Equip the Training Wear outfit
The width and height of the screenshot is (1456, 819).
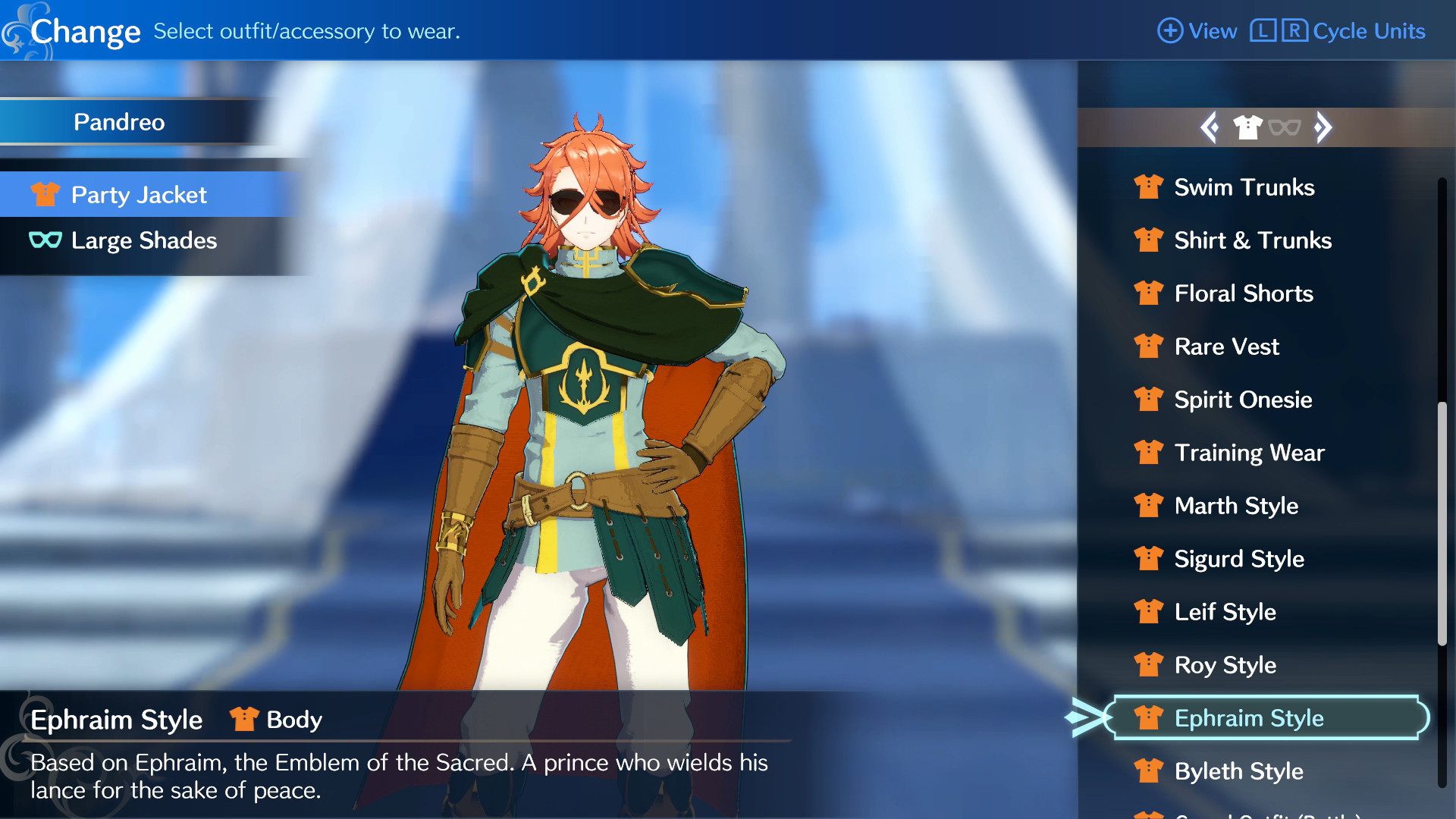point(1249,453)
